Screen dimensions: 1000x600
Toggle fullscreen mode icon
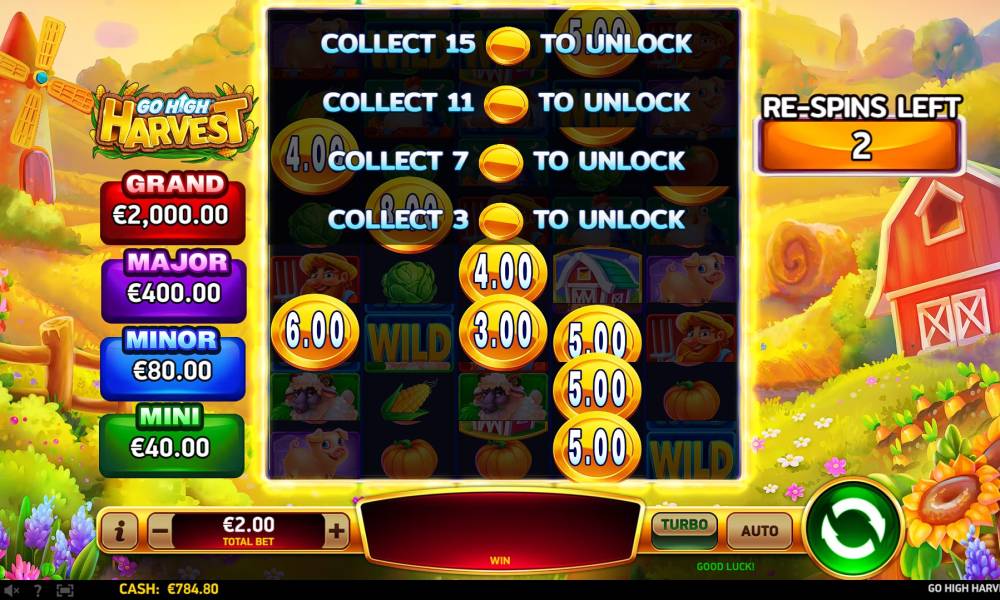pyautogui.click(x=65, y=590)
